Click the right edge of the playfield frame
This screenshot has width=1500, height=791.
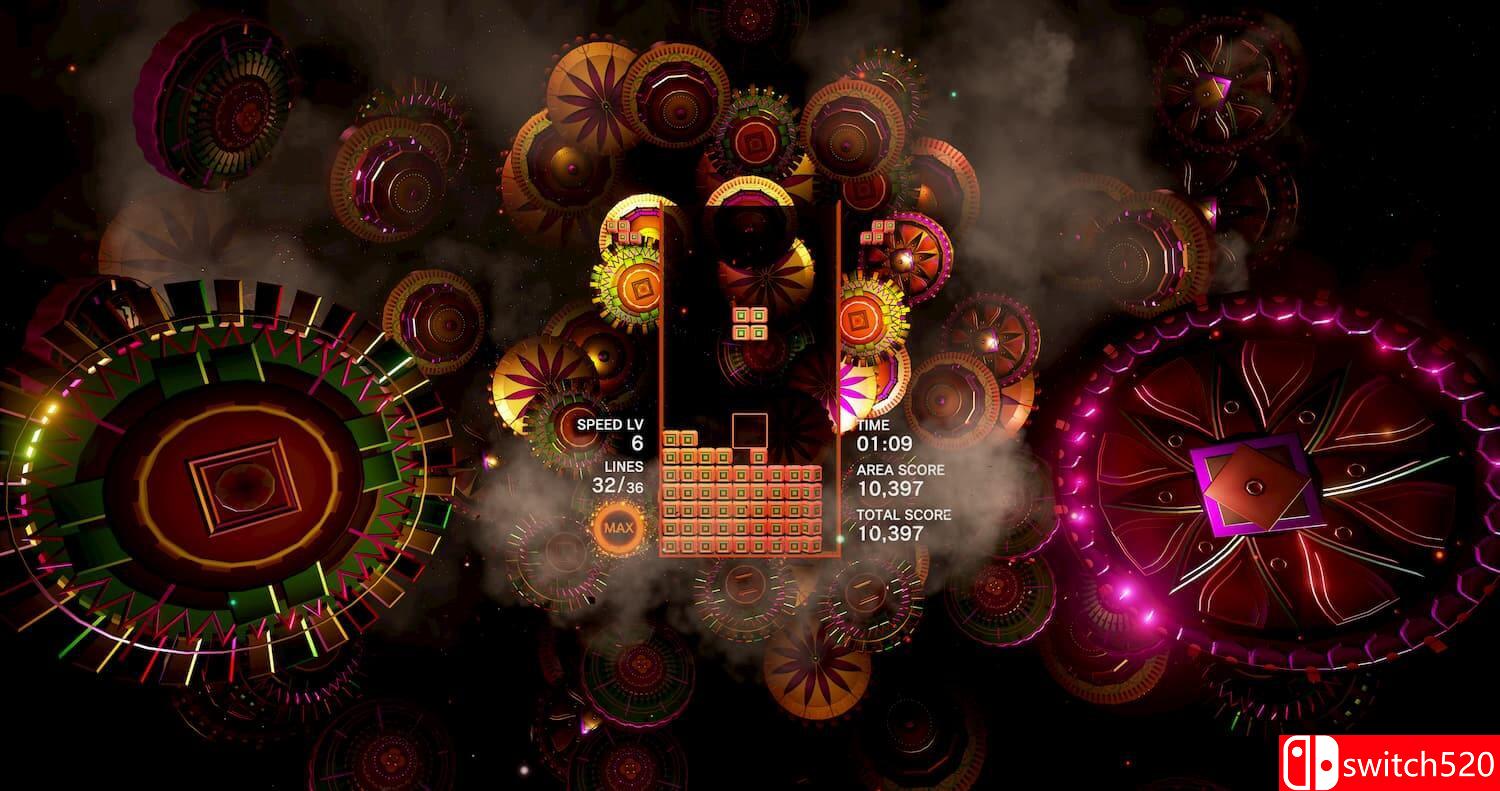(838, 380)
